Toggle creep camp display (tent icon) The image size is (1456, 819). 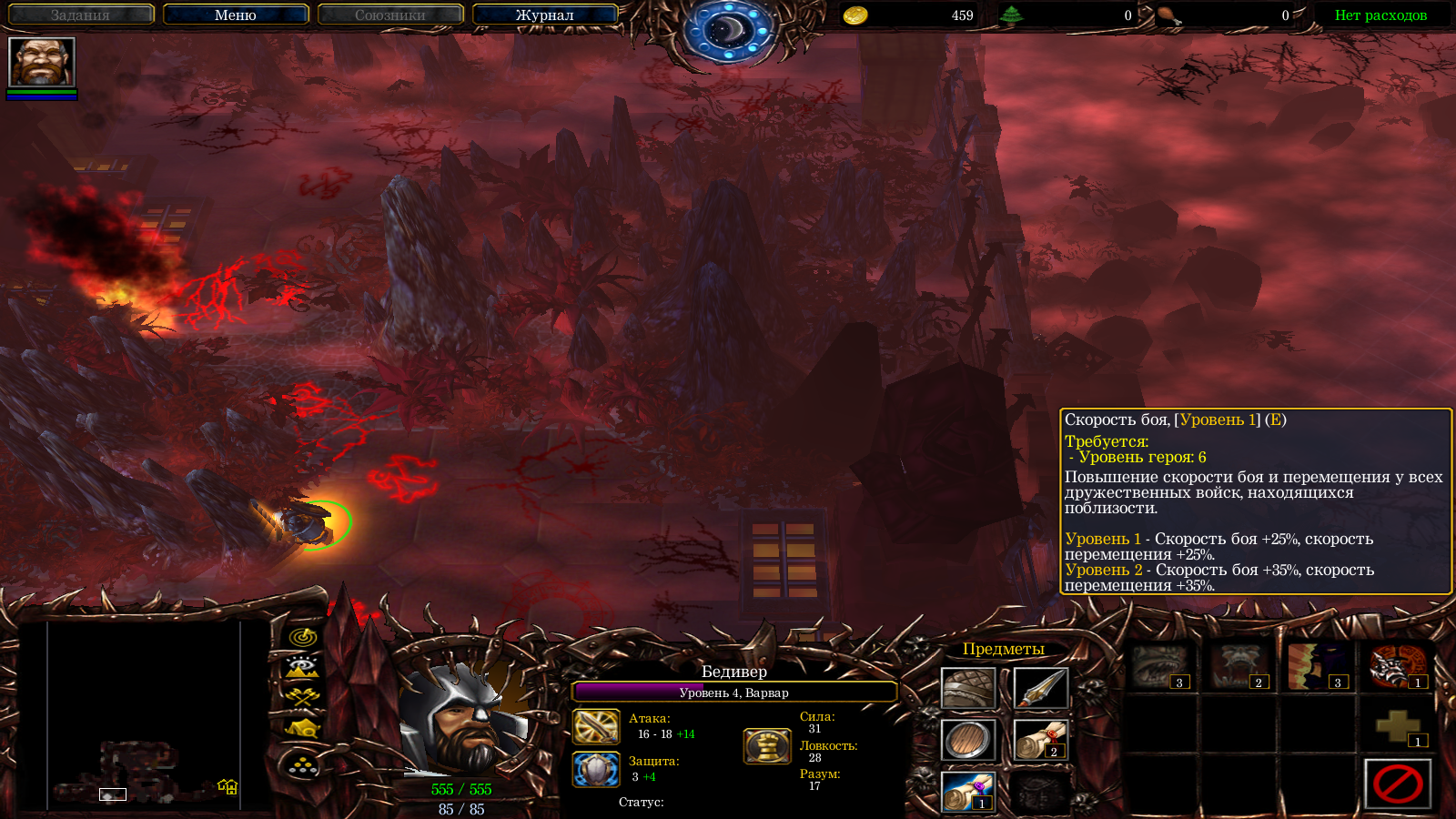303,727
